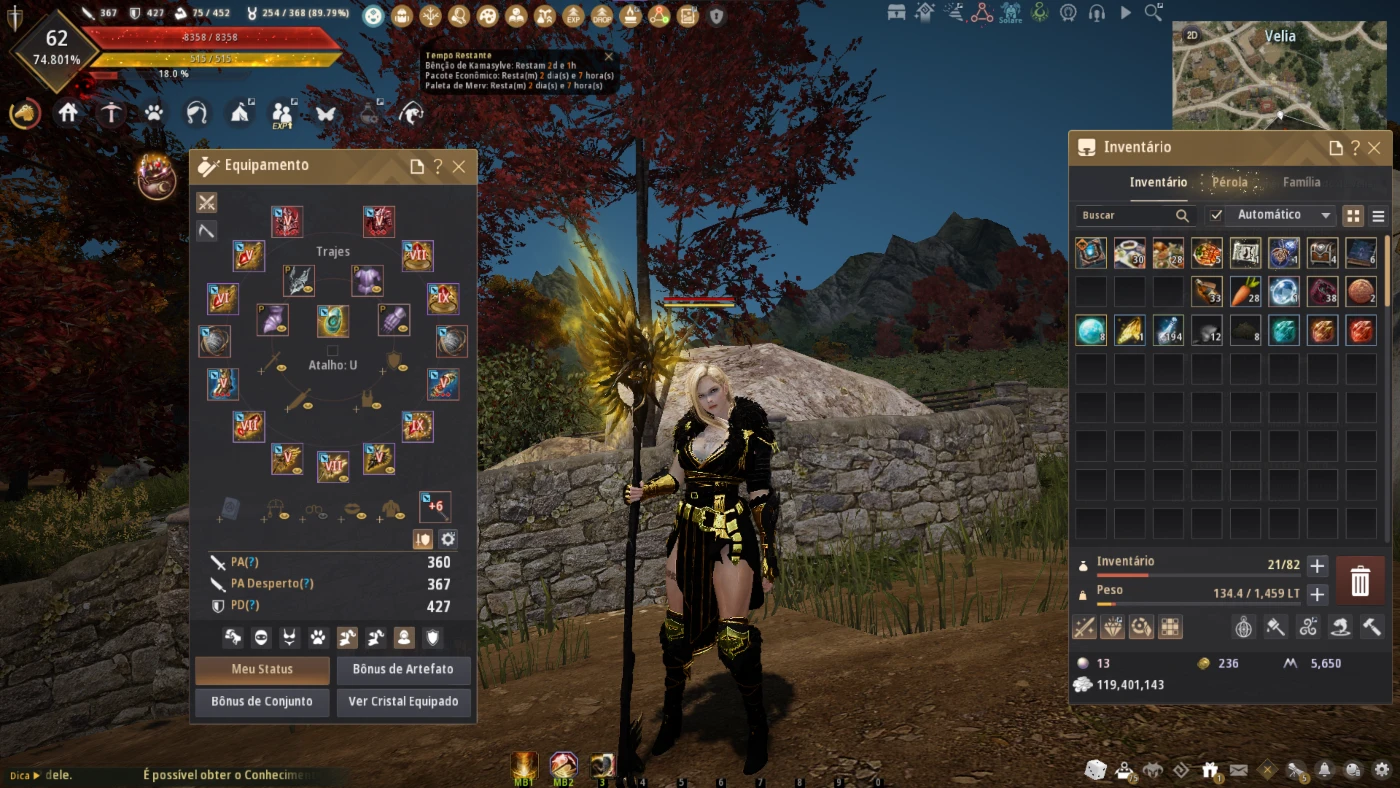Switch to the Pérola tab
The image size is (1400, 788).
(1229, 182)
